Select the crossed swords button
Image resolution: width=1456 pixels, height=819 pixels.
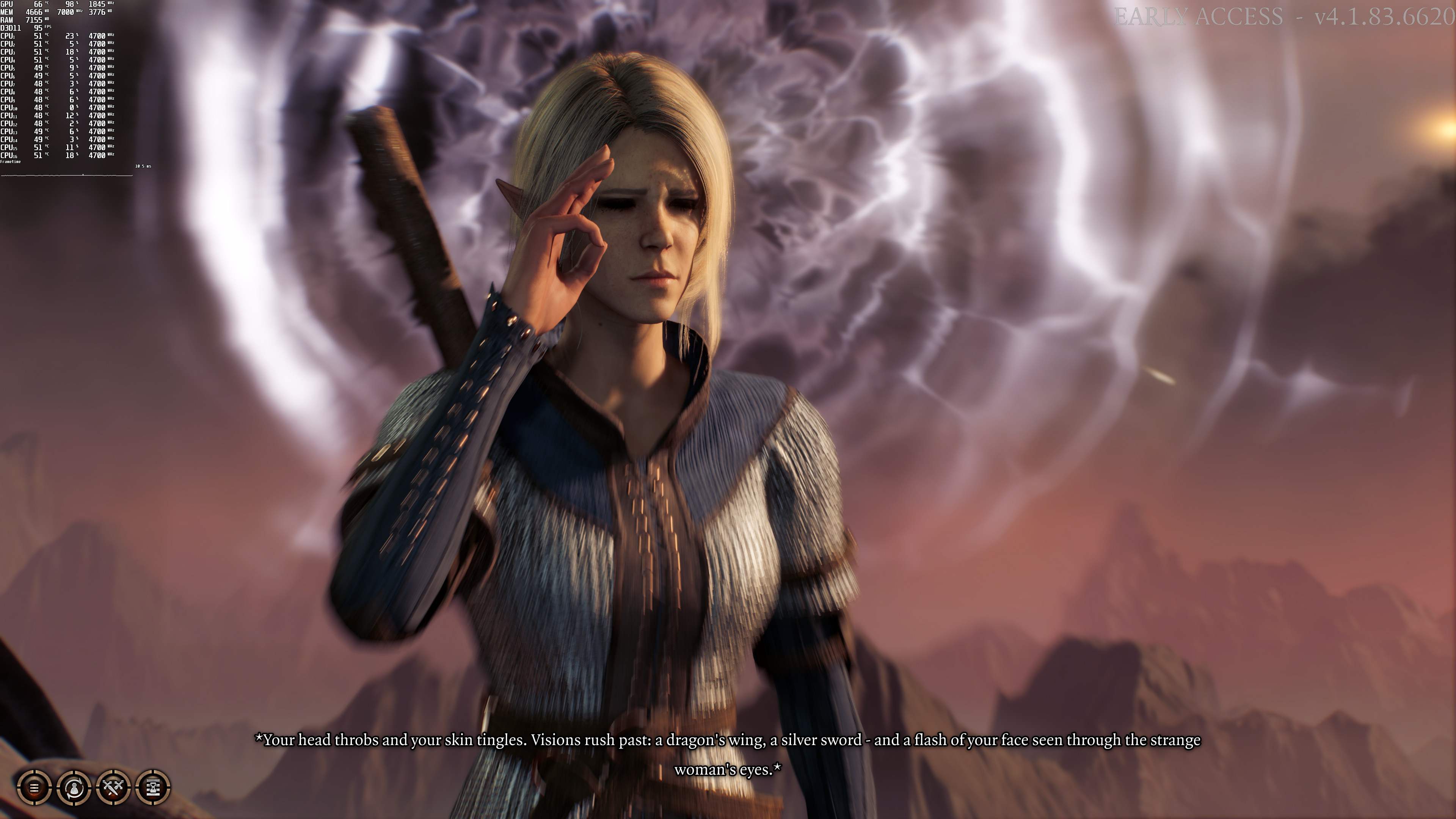(x=114, y=787)
